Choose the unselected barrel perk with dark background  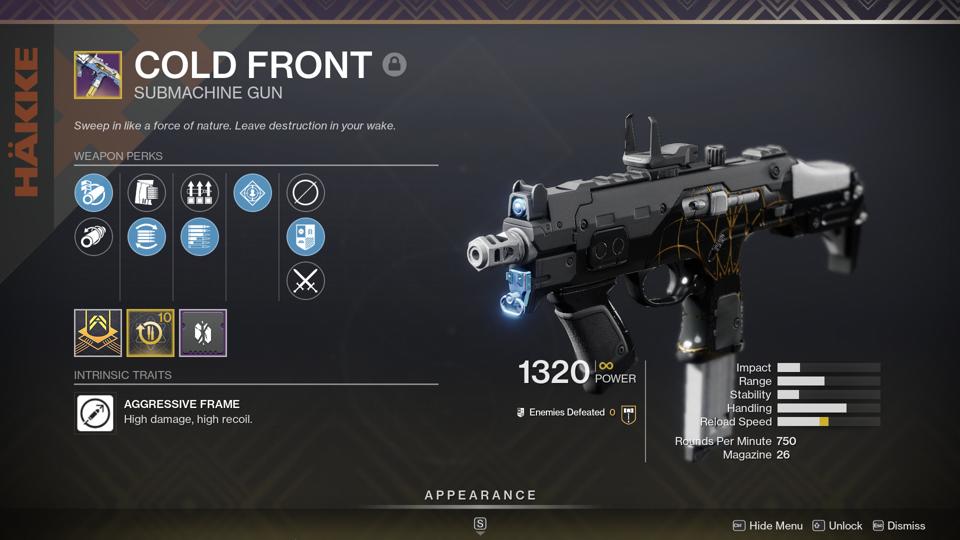click(93, 237)
